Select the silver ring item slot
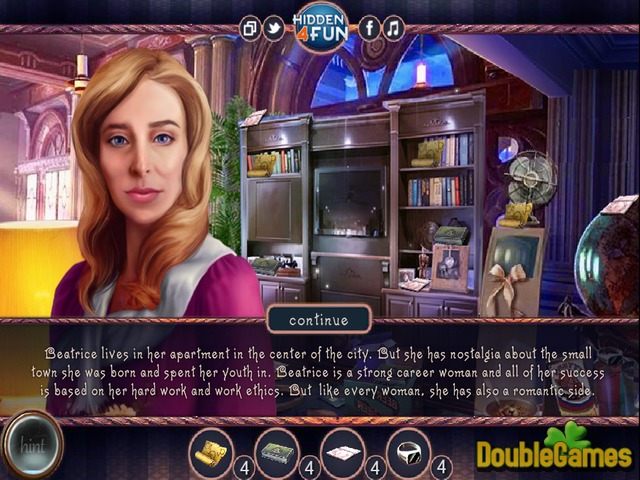The image size is (640, 480). [409, 451]
